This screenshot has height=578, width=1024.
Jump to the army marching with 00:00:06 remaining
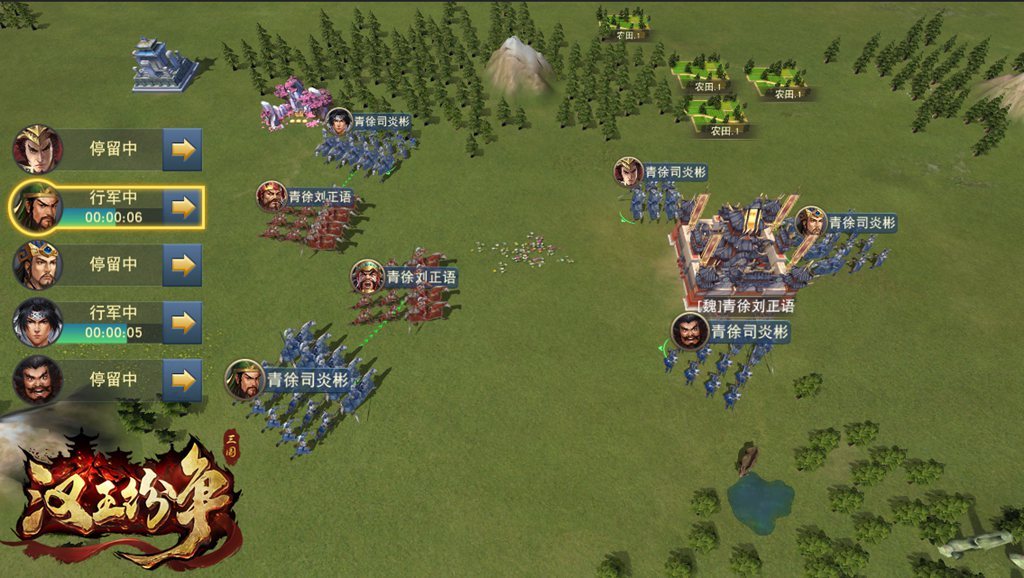[x=182, y=207]
